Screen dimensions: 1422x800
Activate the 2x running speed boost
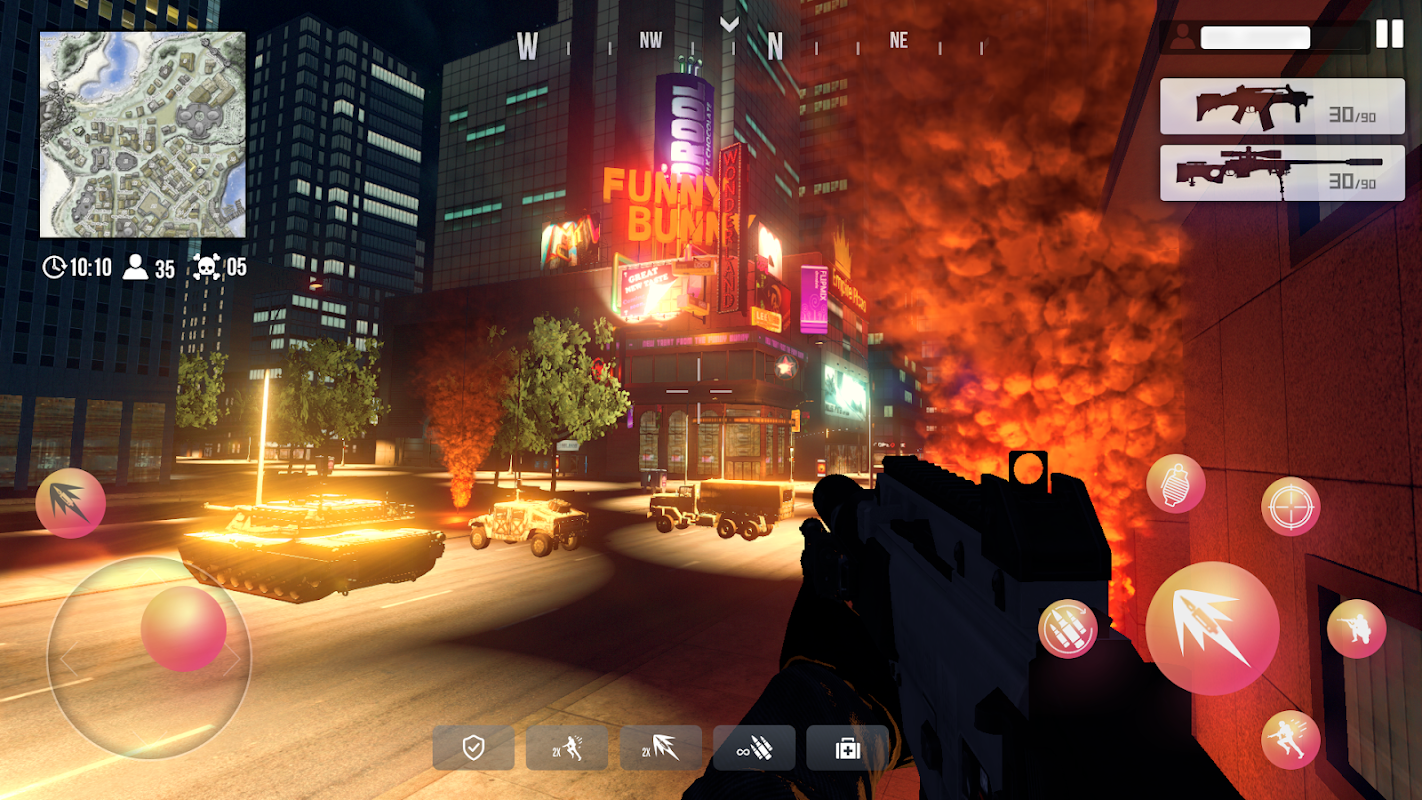pos(567,748)
